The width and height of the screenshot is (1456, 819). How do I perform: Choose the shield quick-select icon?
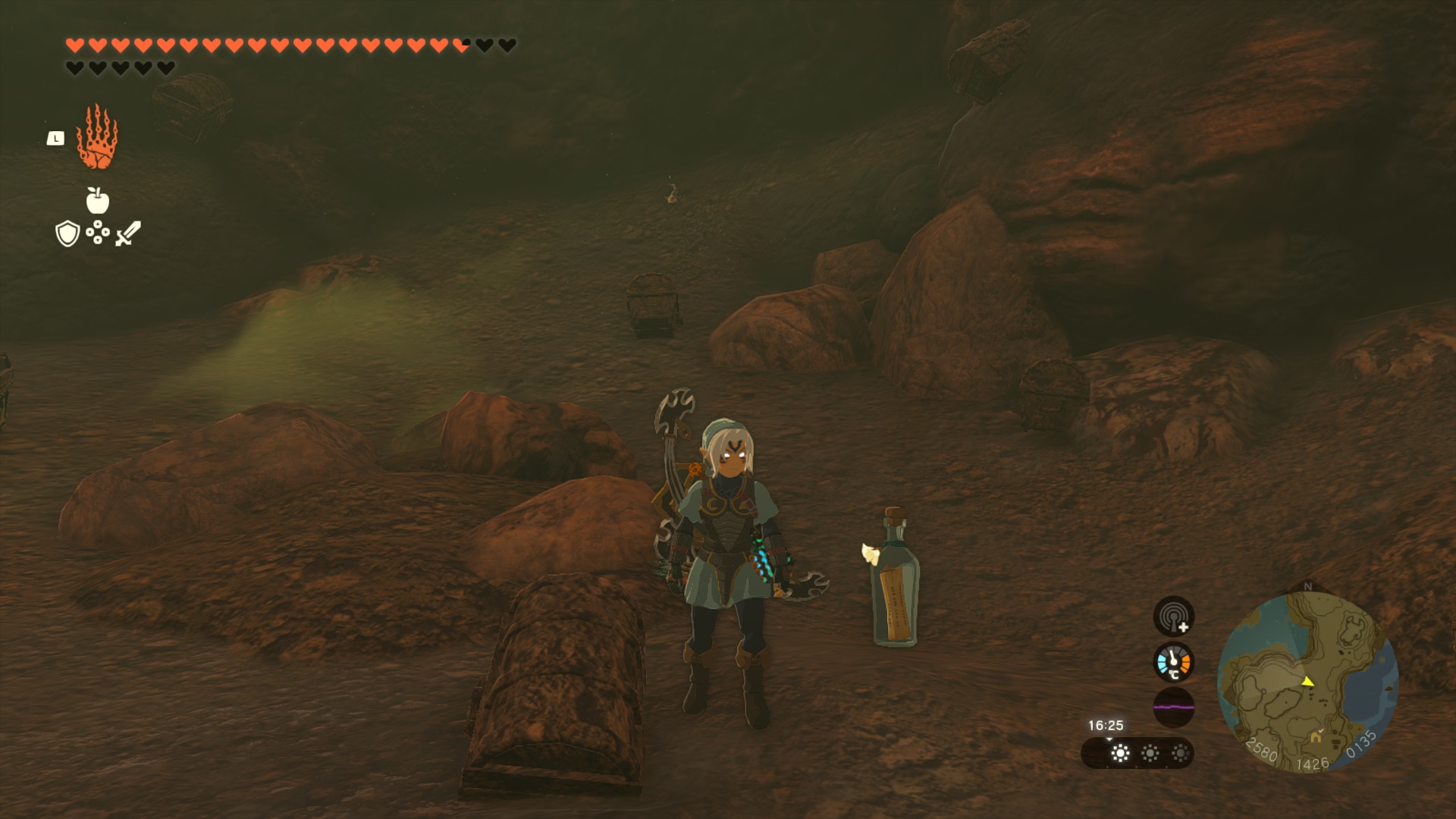(67, 234)
